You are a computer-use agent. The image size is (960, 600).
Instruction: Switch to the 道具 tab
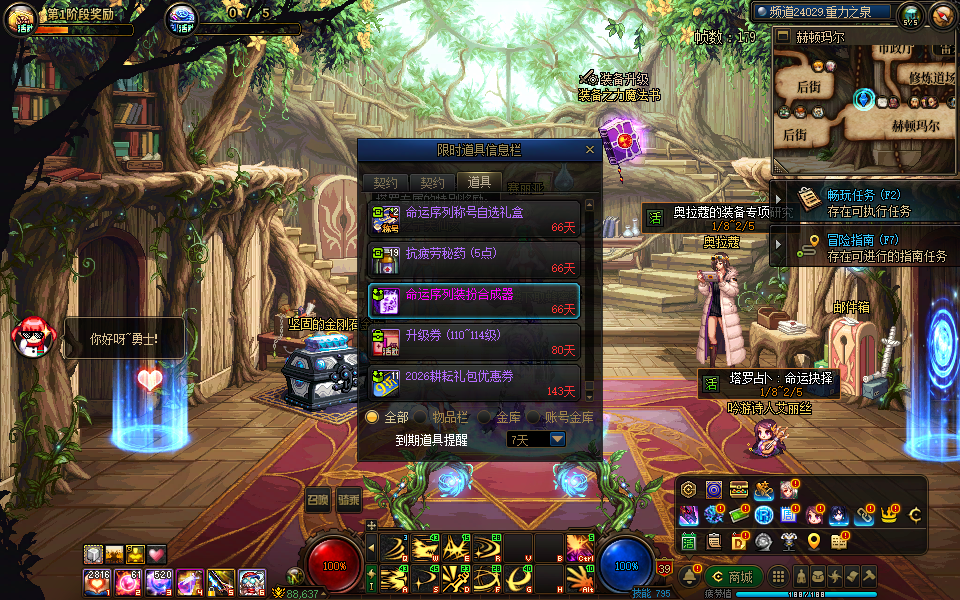(x=479, y=182)
